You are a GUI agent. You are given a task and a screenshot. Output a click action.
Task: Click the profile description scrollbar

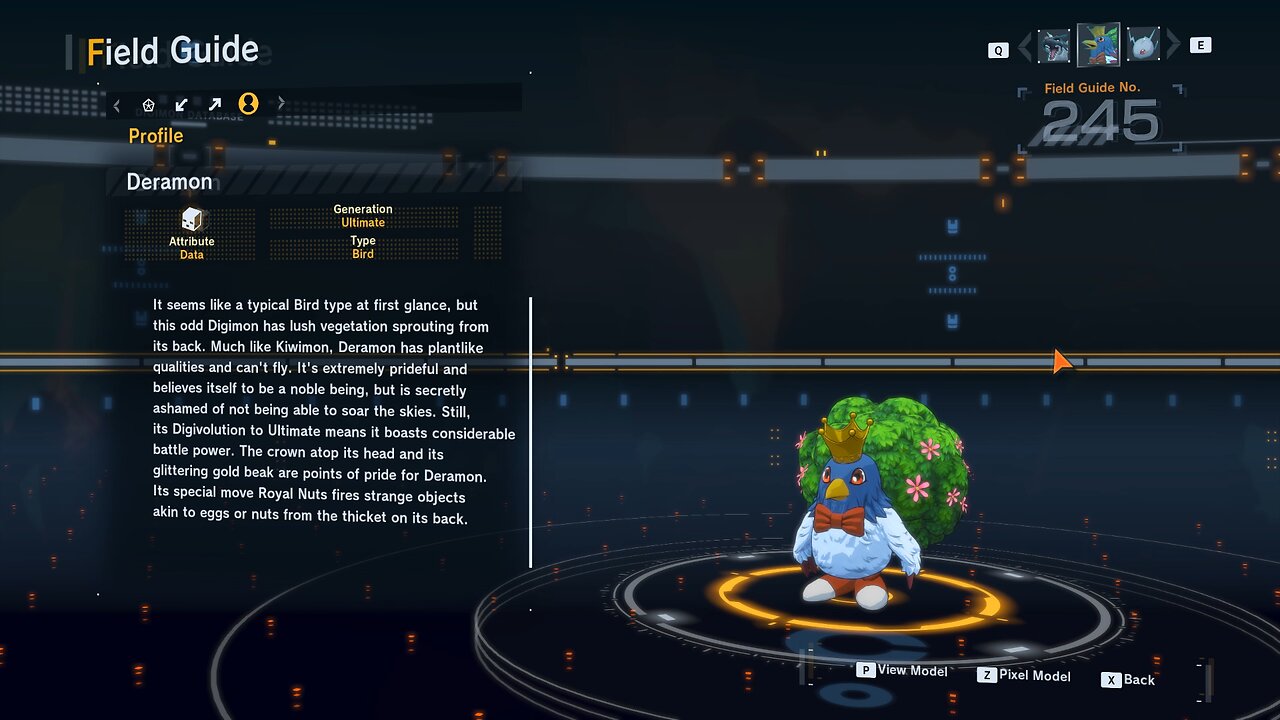[530, 432]
